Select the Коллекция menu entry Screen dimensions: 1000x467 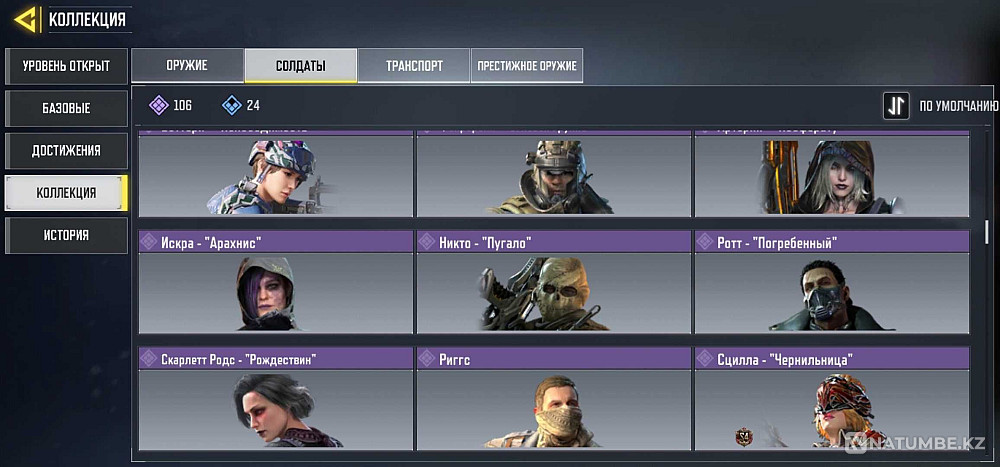click(x=66, y=192)
